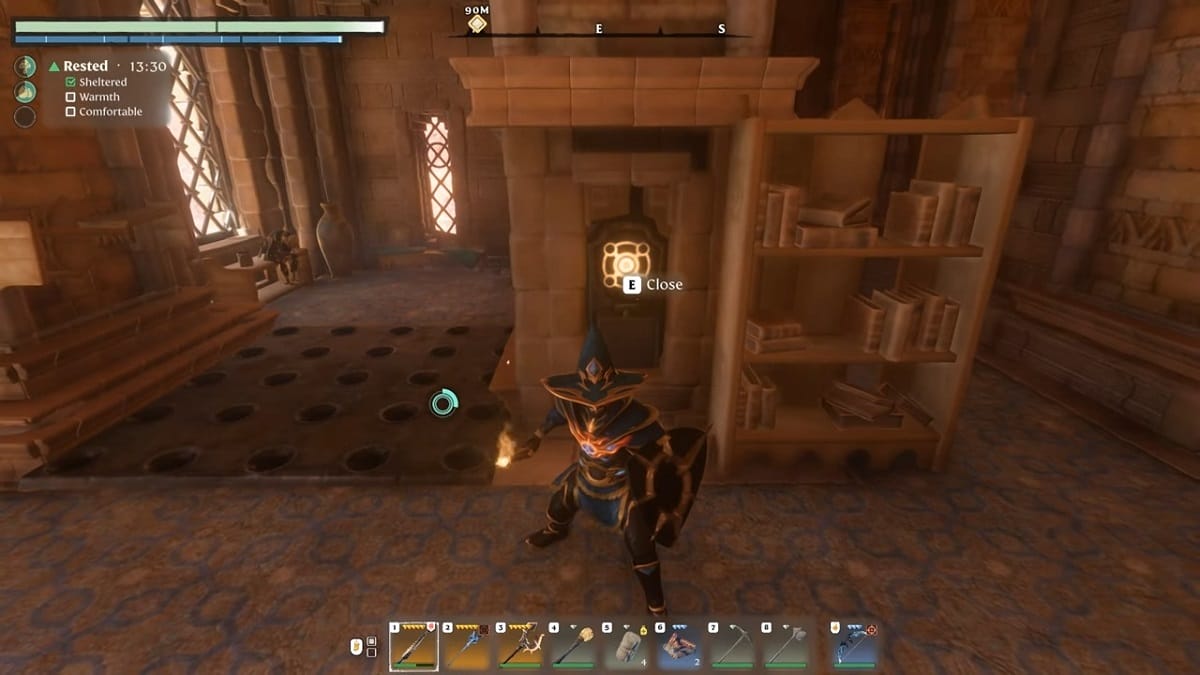Choose the blue wand in slot 2

tap(467, 647)
